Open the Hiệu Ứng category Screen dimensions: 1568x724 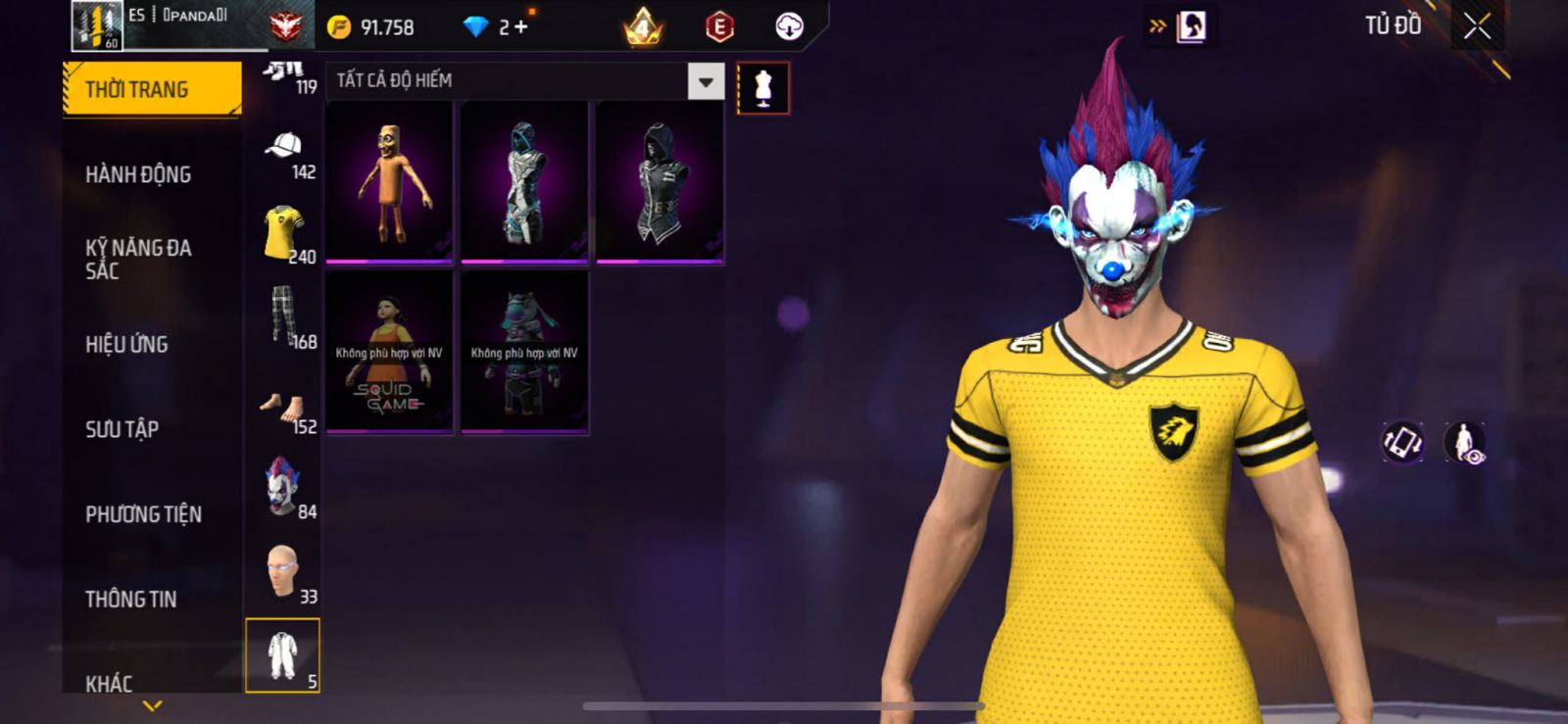click(126, 344)
